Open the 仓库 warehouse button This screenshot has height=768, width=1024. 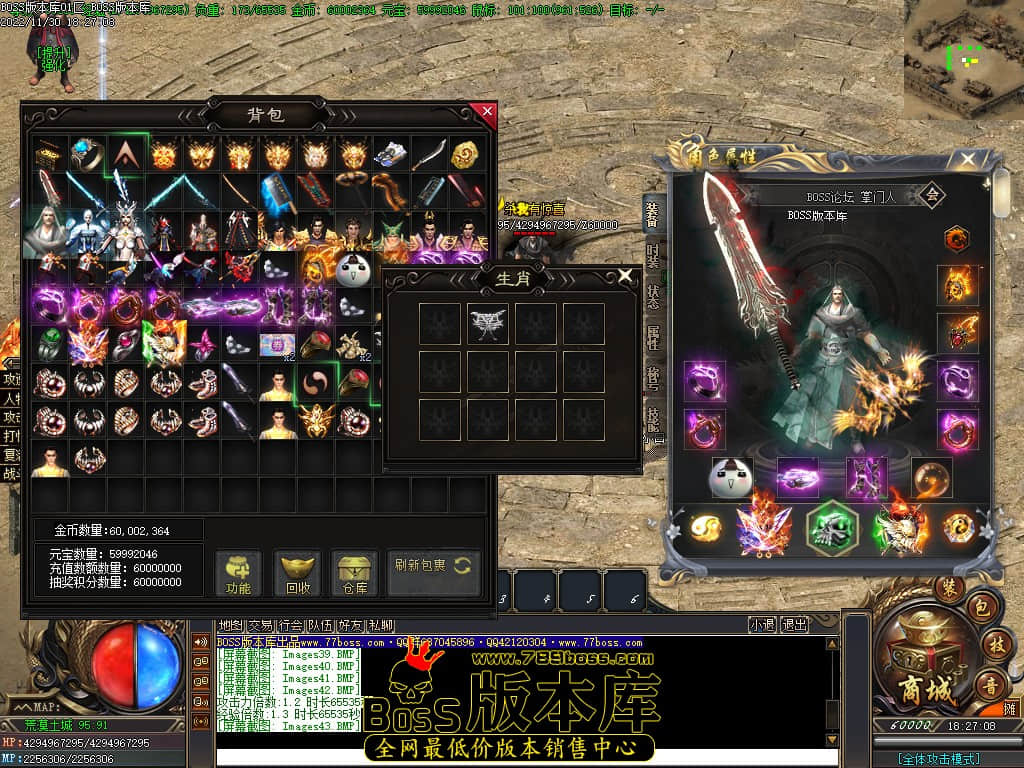tap(355, 573)
